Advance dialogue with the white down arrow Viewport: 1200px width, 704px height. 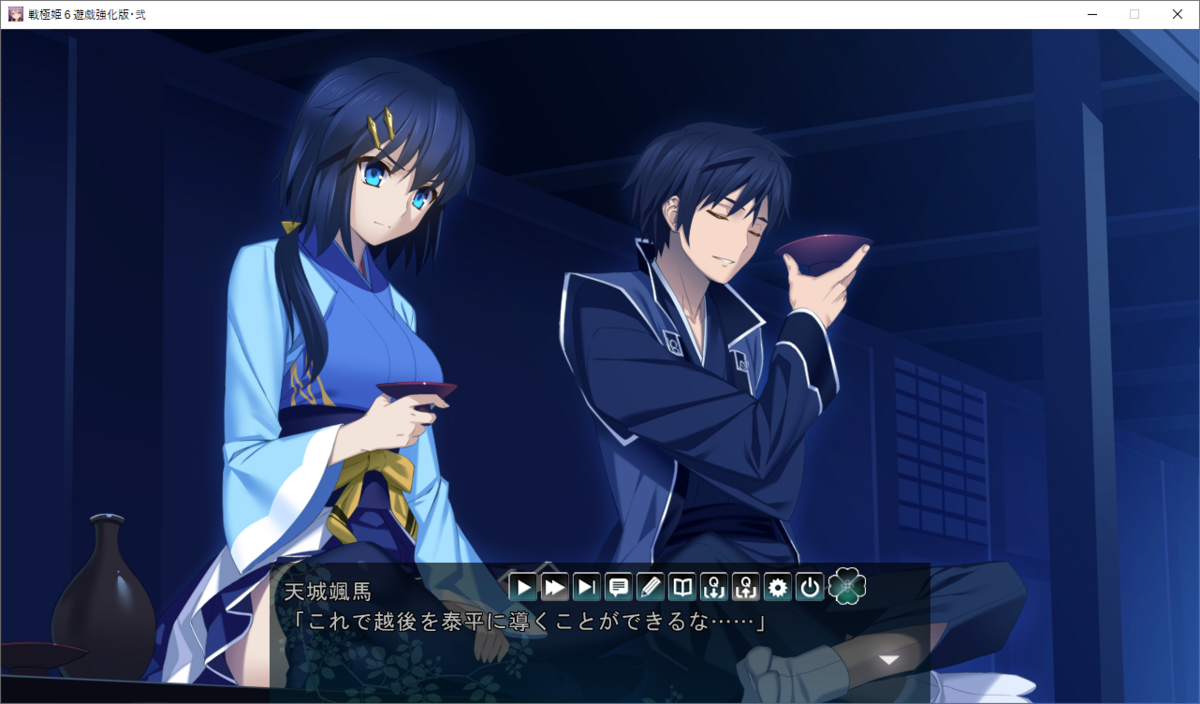point(888,660)
